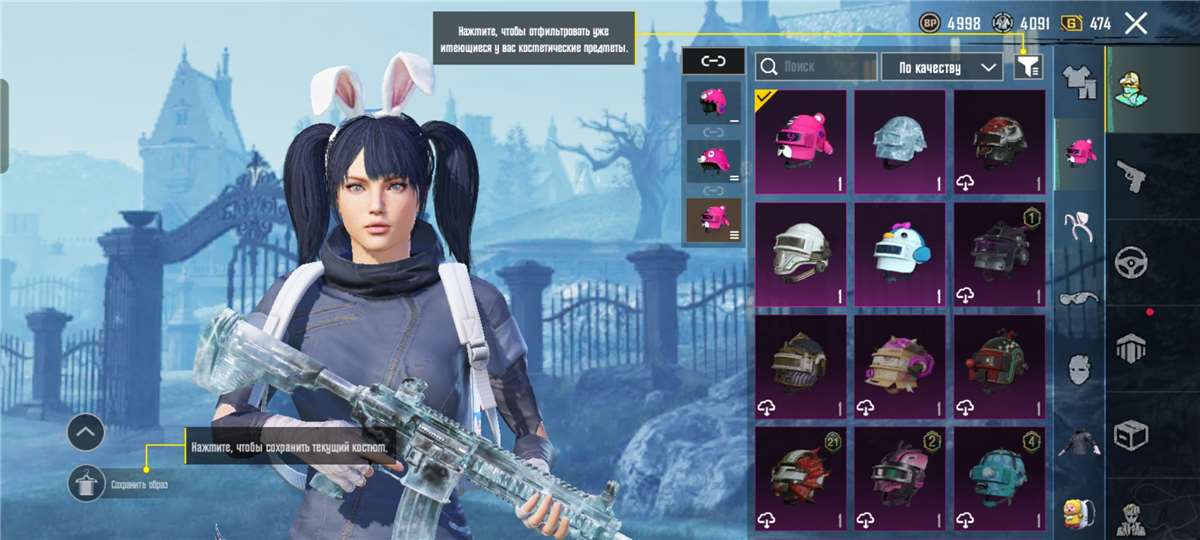Toggle the chain link button
Screen dimensions: 1200x540
click(713, 61)
